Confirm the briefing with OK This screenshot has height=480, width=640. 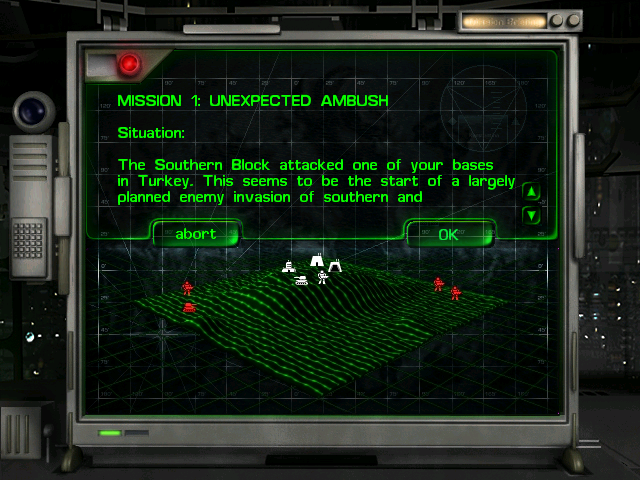pyautogui.click(x=449, y=235)
